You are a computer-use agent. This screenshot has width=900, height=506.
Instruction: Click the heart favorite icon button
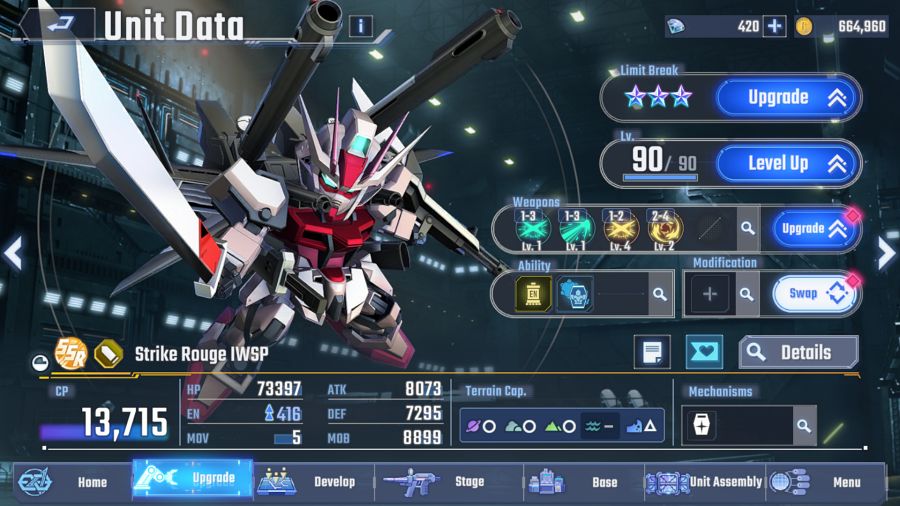[x=704, y=351]
